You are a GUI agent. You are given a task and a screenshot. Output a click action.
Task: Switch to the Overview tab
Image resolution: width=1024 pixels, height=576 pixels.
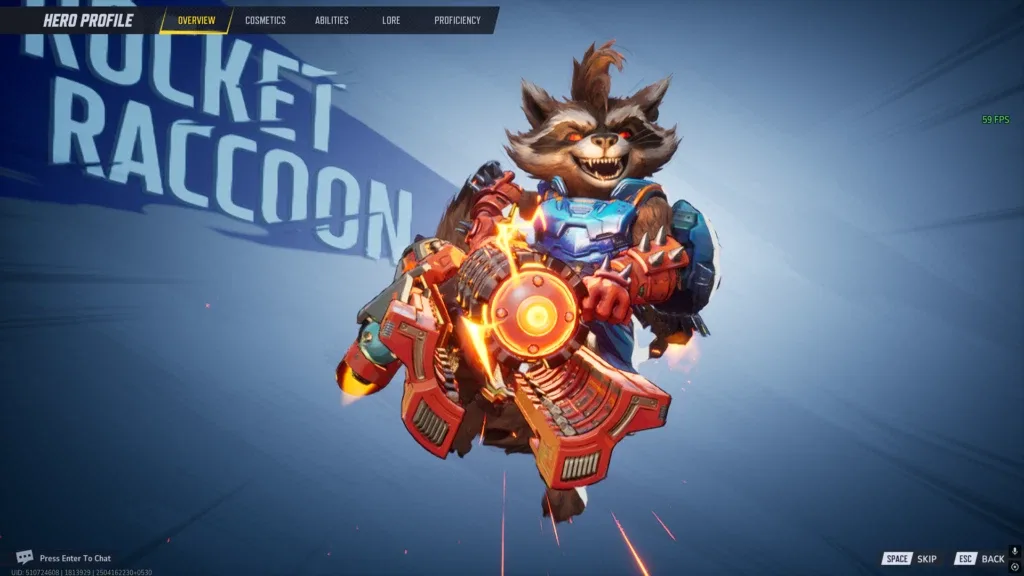click(196, 20)
